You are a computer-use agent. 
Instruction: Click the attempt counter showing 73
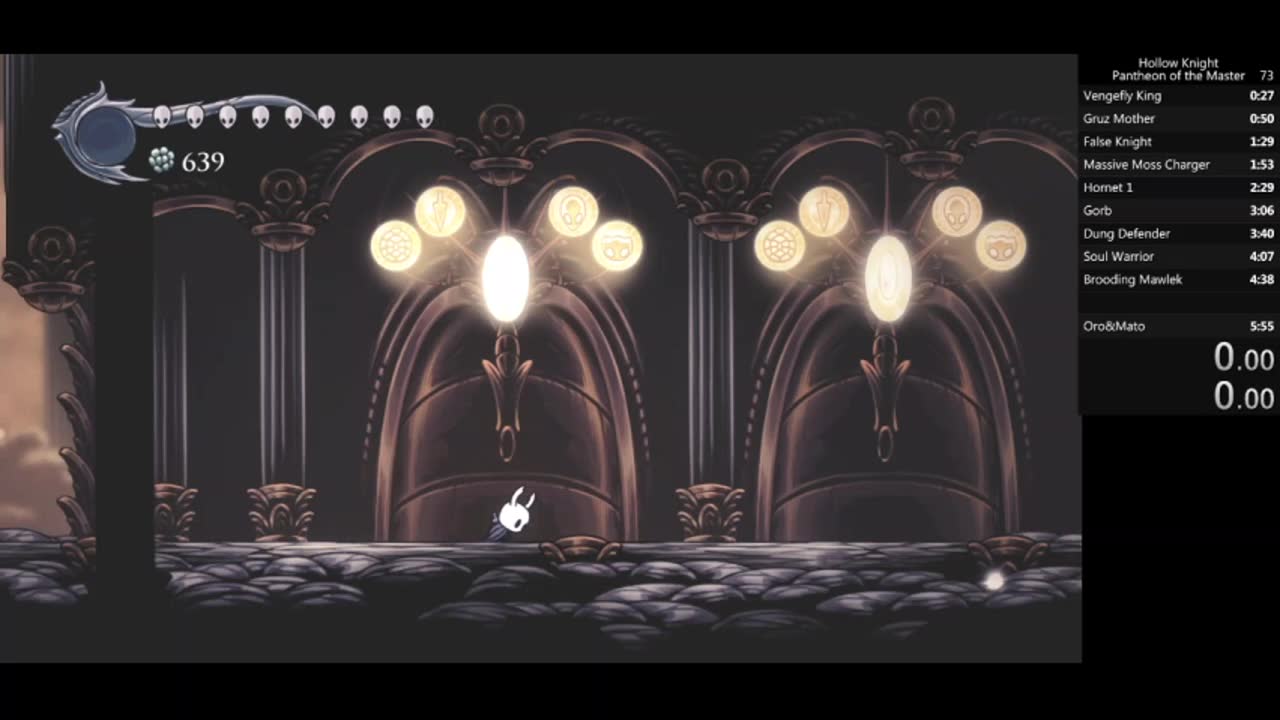1265,75
